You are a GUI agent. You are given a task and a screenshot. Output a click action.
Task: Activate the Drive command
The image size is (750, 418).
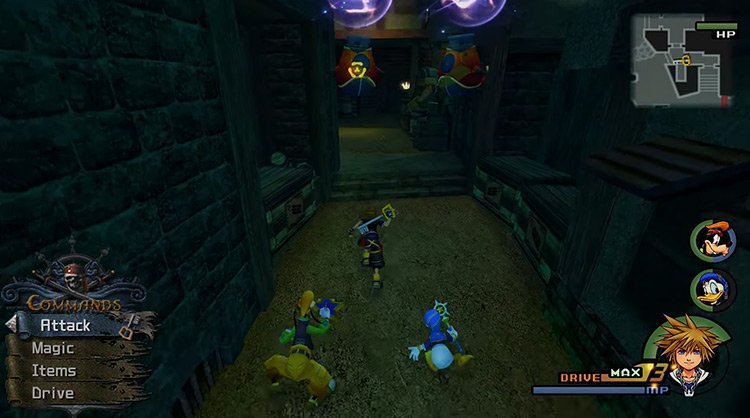tap(52, 393)
